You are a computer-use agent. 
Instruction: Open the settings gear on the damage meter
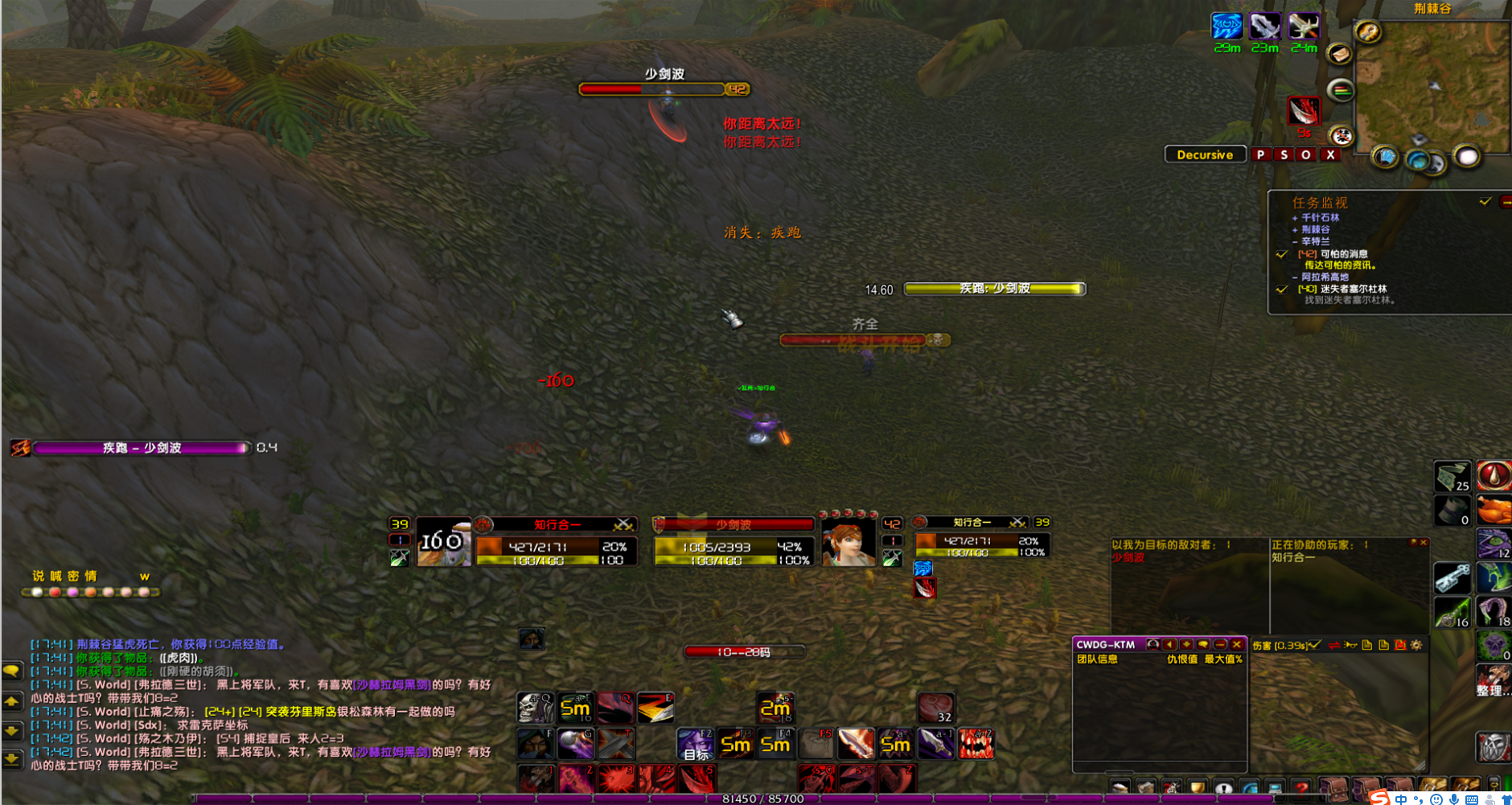click(1415, 644)
